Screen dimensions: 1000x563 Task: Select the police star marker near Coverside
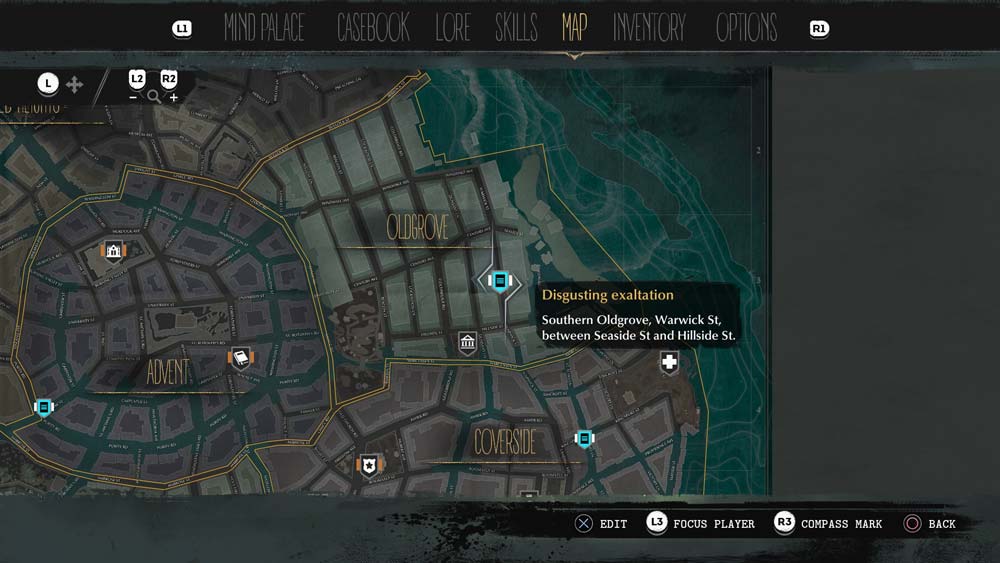pyautogui.click(x=370, y=464)
